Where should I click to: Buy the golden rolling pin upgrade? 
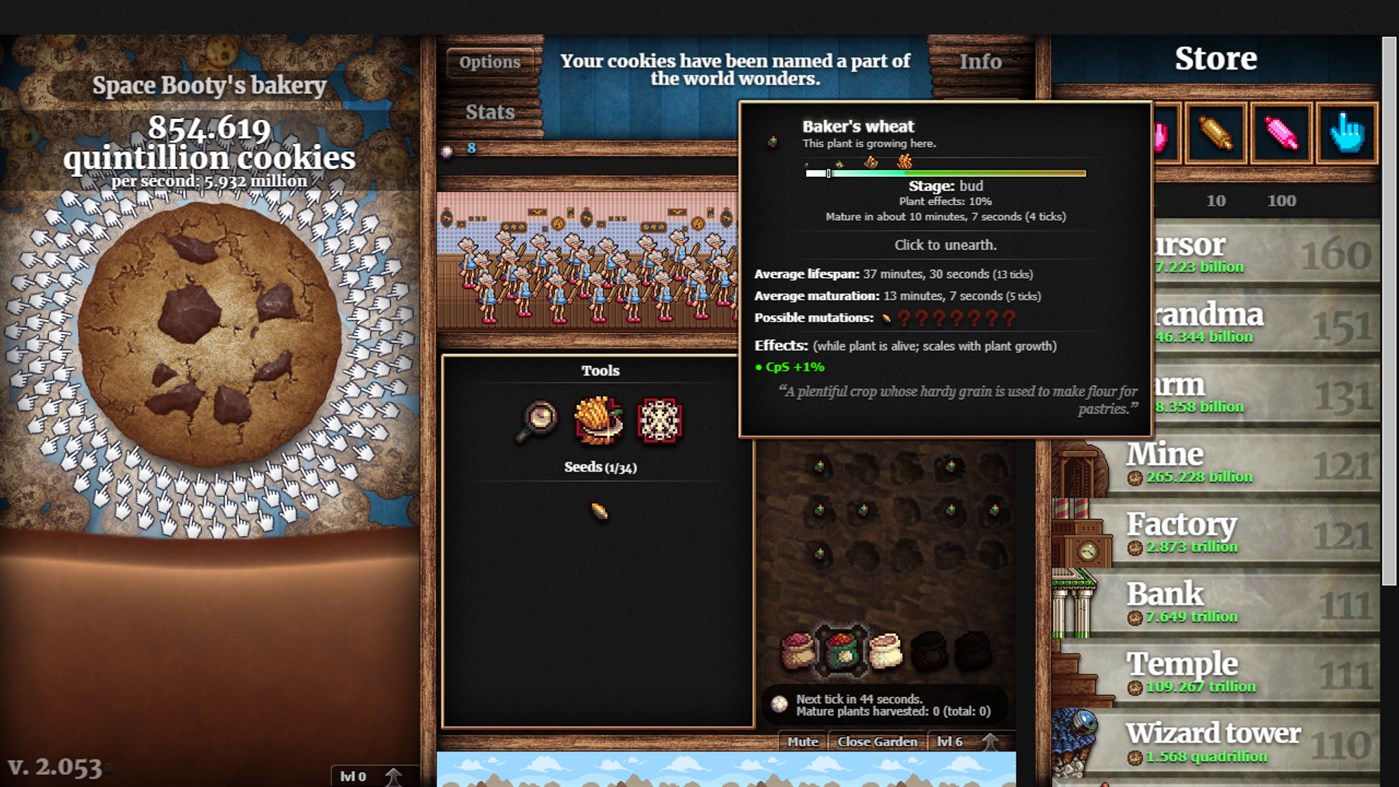click(1215, 132)
